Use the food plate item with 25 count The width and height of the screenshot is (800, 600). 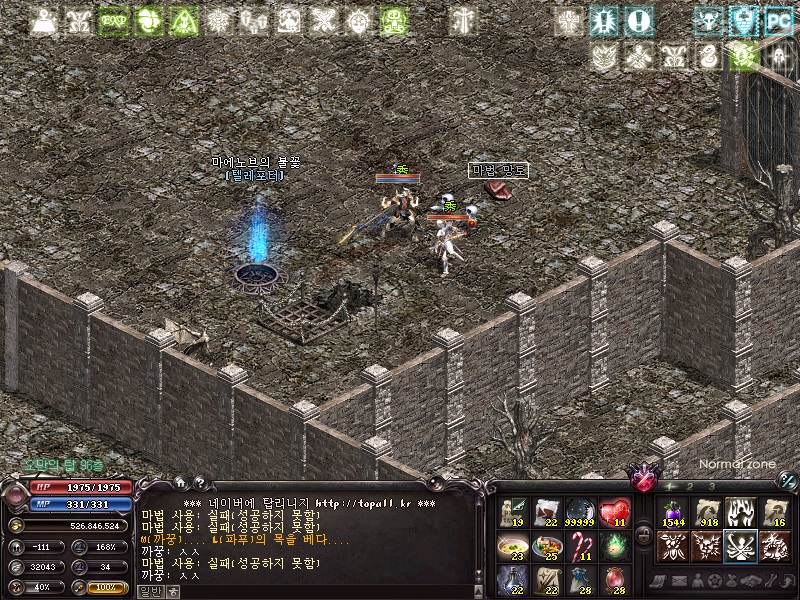(547, 545)
